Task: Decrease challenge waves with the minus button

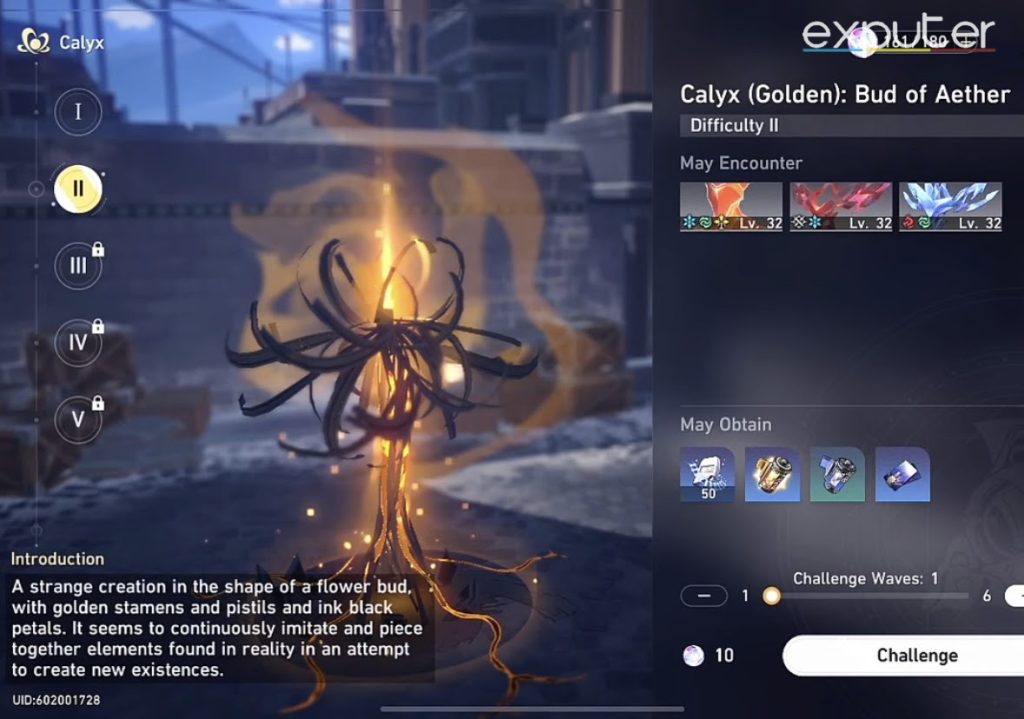Action: pos(704,596)
